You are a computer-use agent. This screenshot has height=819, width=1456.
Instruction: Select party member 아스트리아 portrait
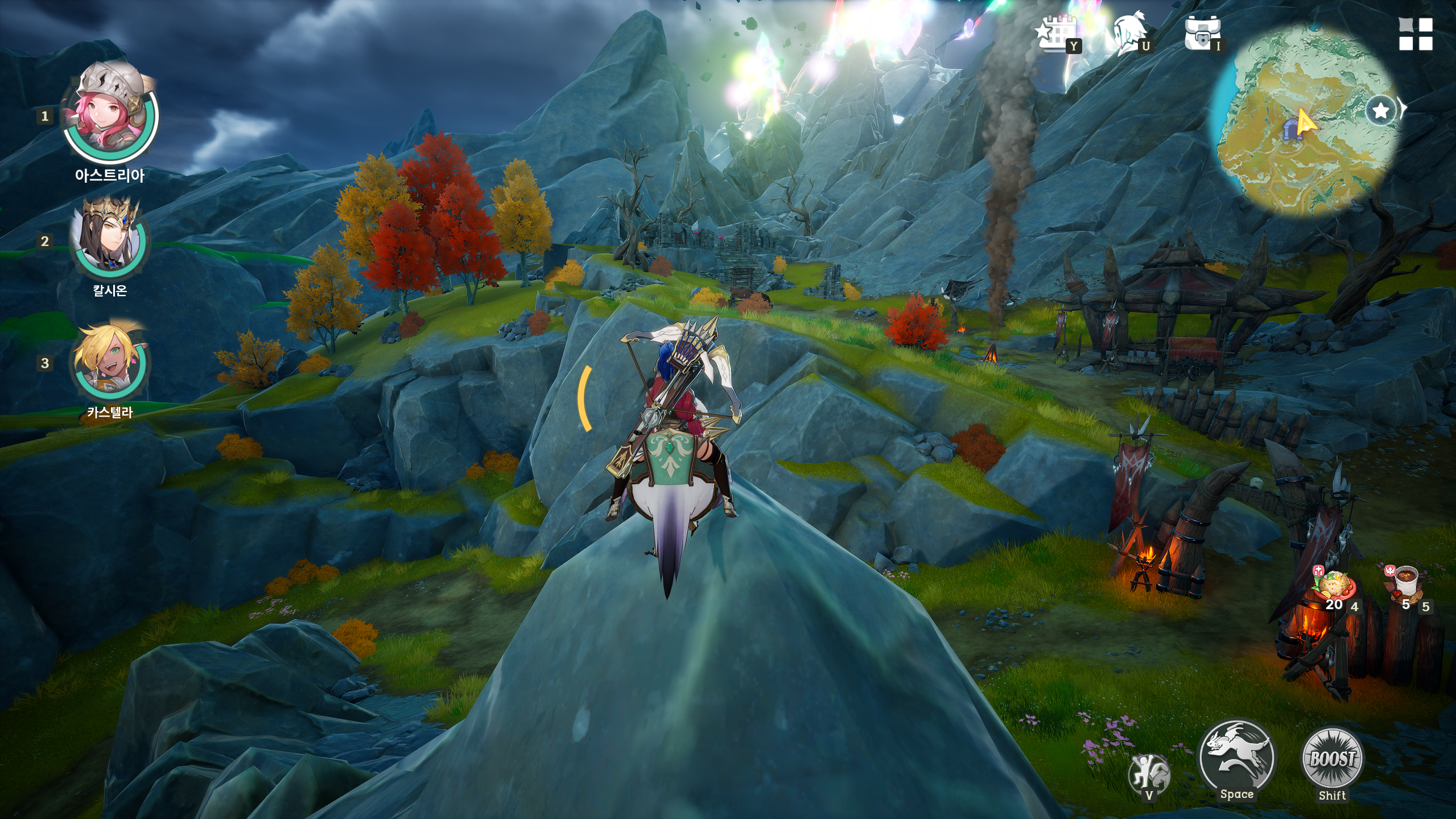click(x=110, y=114)
